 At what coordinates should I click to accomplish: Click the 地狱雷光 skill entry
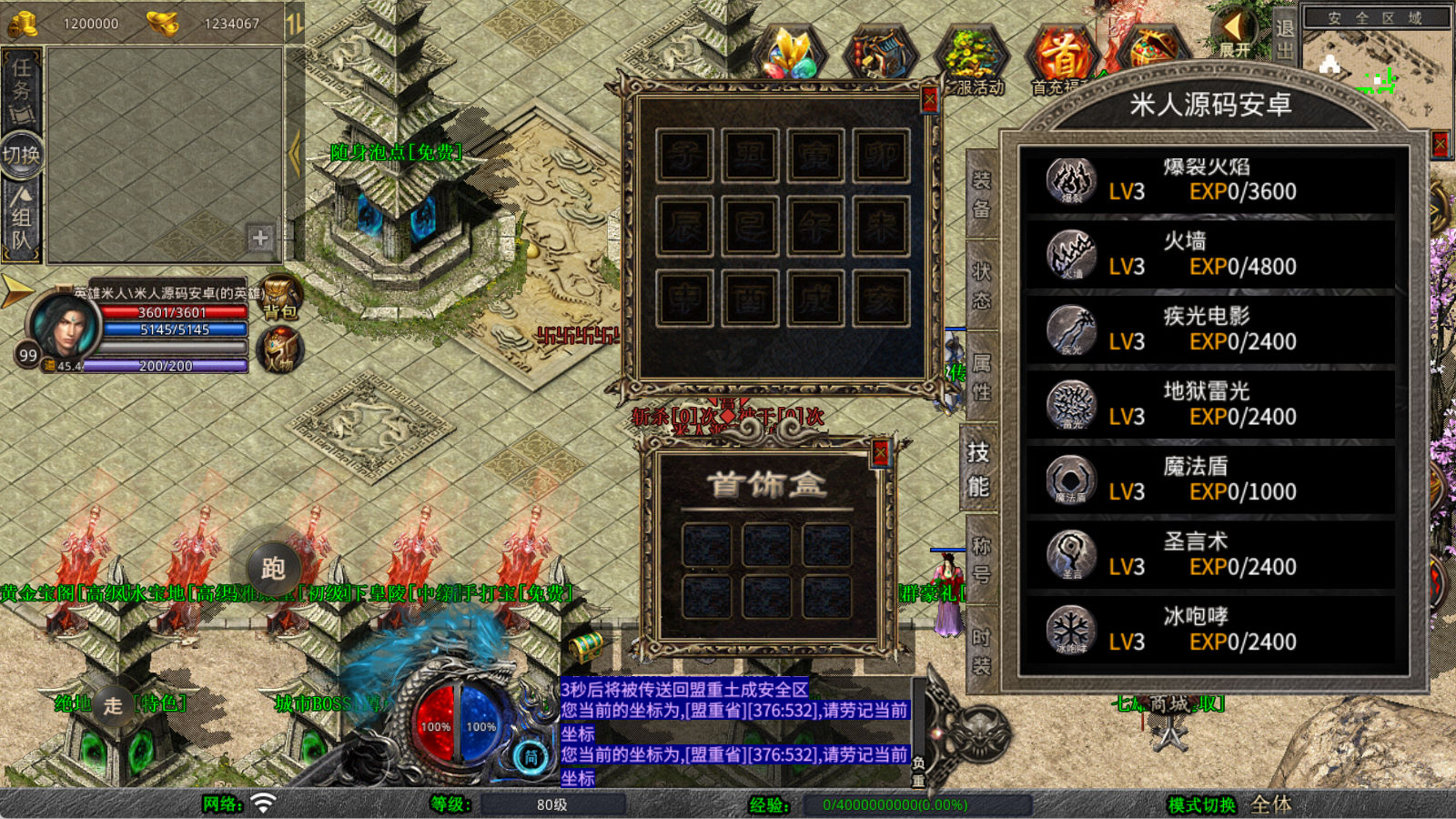(x=1210, y=405)
